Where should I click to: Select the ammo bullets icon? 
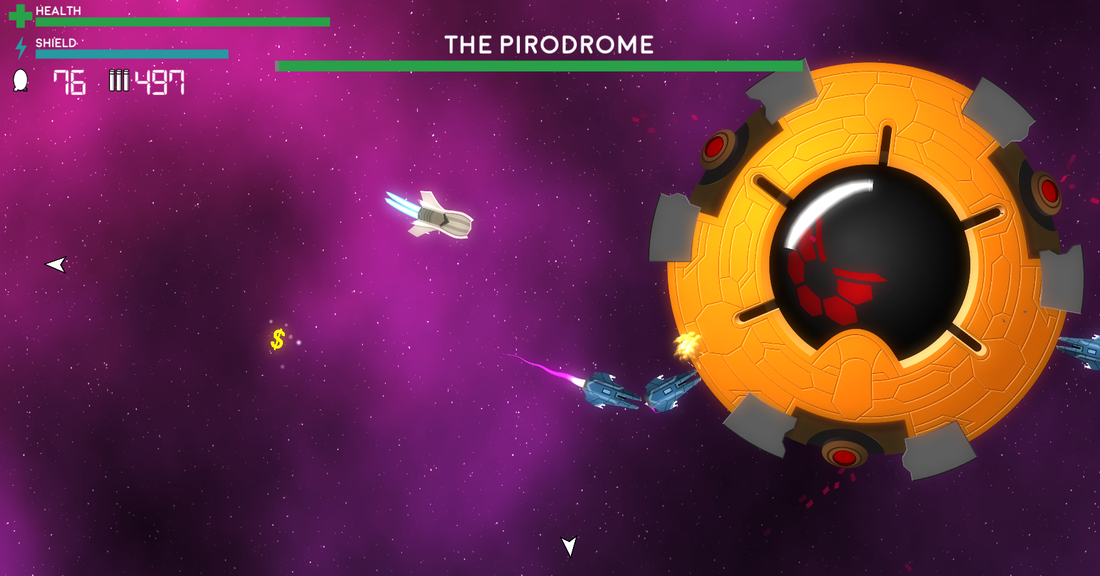(119, 81)
